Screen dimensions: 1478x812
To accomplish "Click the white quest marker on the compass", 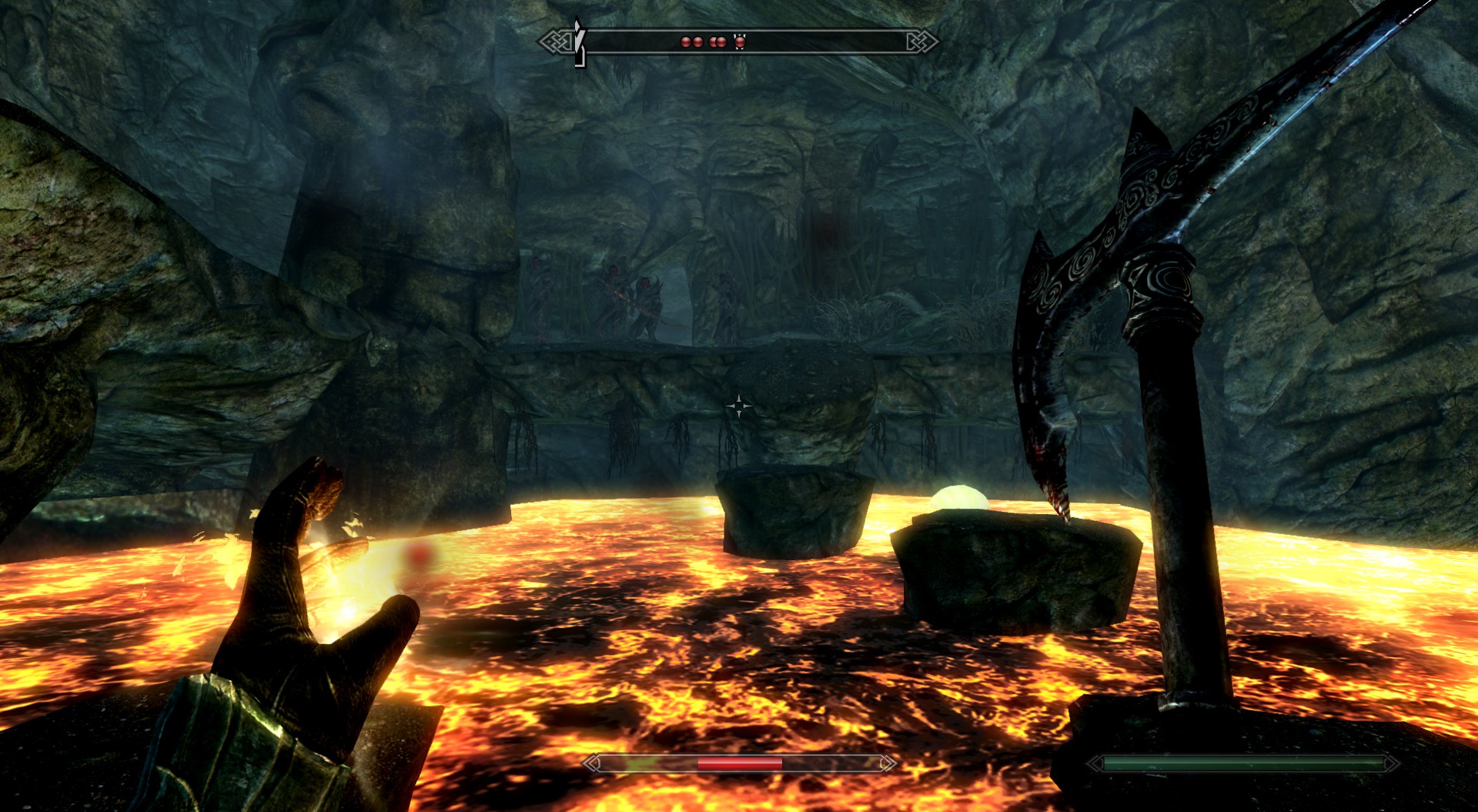I will 580,43.
